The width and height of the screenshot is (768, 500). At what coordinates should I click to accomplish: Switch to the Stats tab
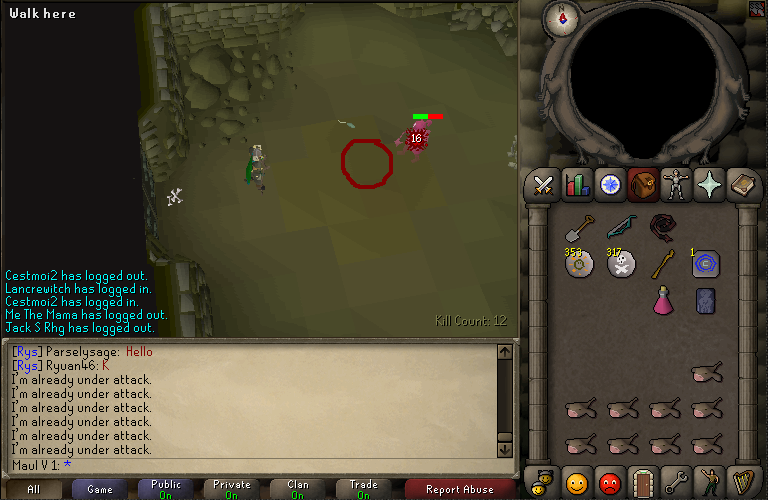577,185
